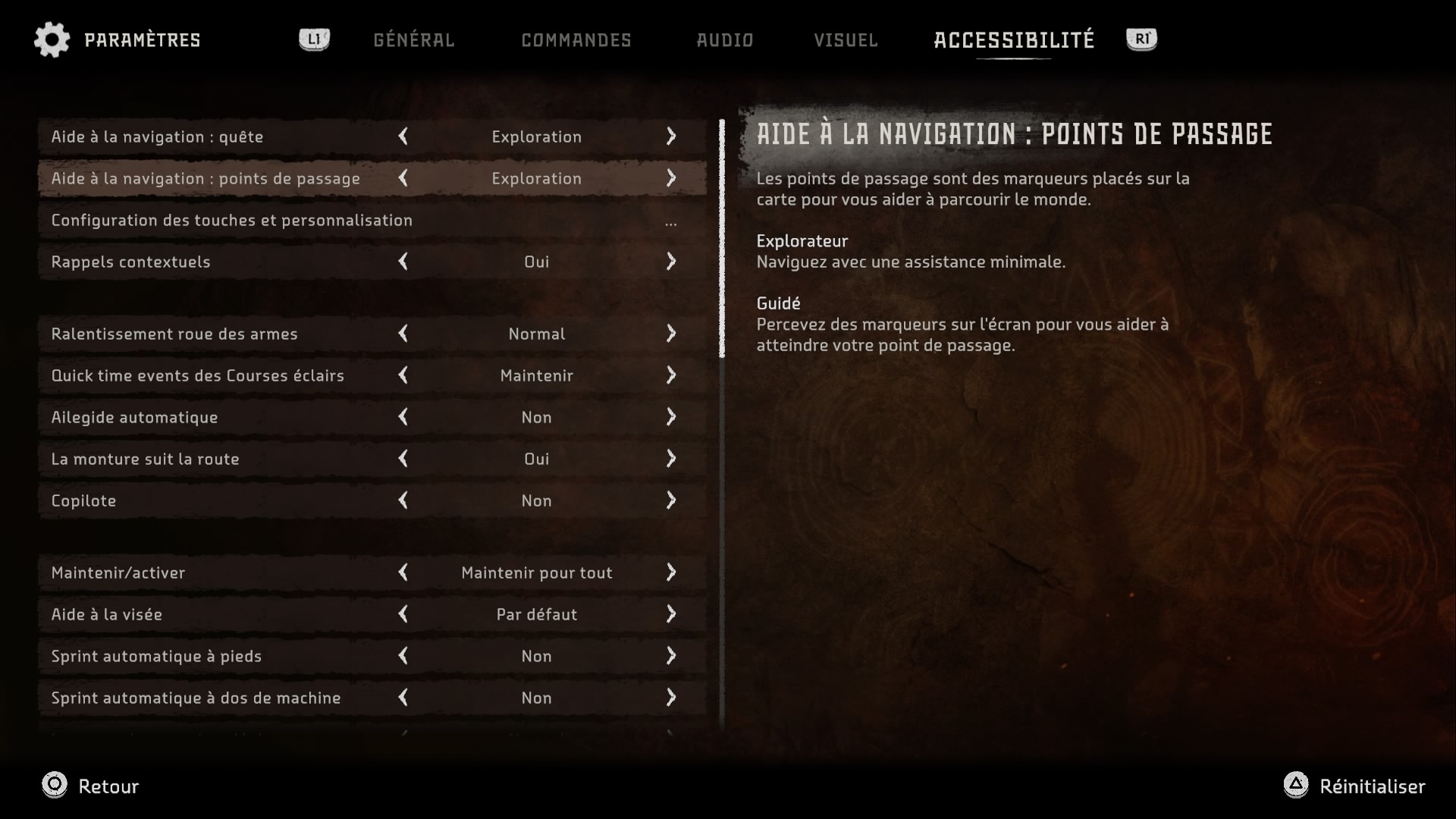This screenshot has width=1456, height=819.
Task: Select Sprint automatique à pieds row
Action: point(156,656)
